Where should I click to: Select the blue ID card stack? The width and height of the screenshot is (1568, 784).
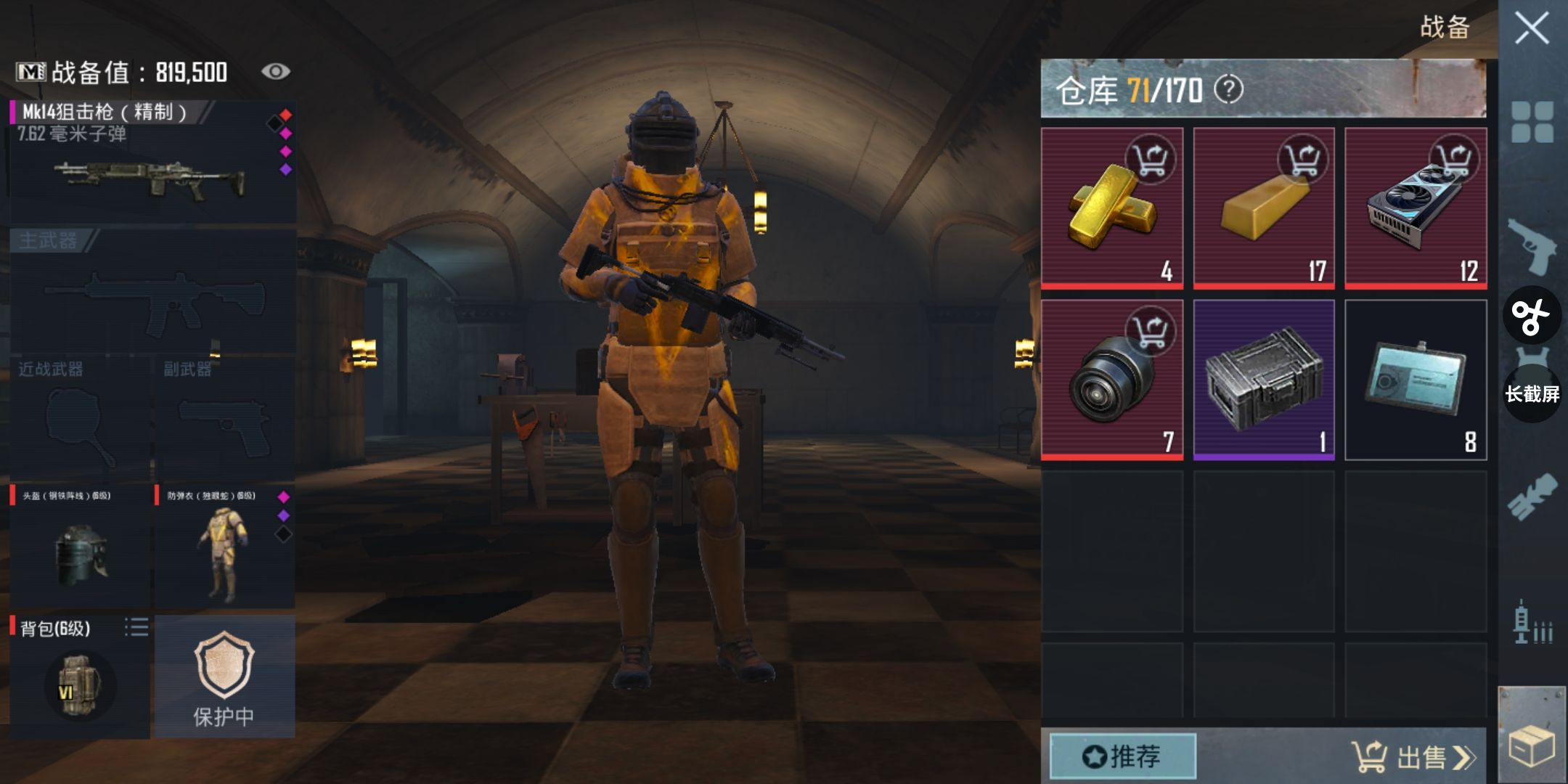pyautogui.click(x=1416, y=380)
